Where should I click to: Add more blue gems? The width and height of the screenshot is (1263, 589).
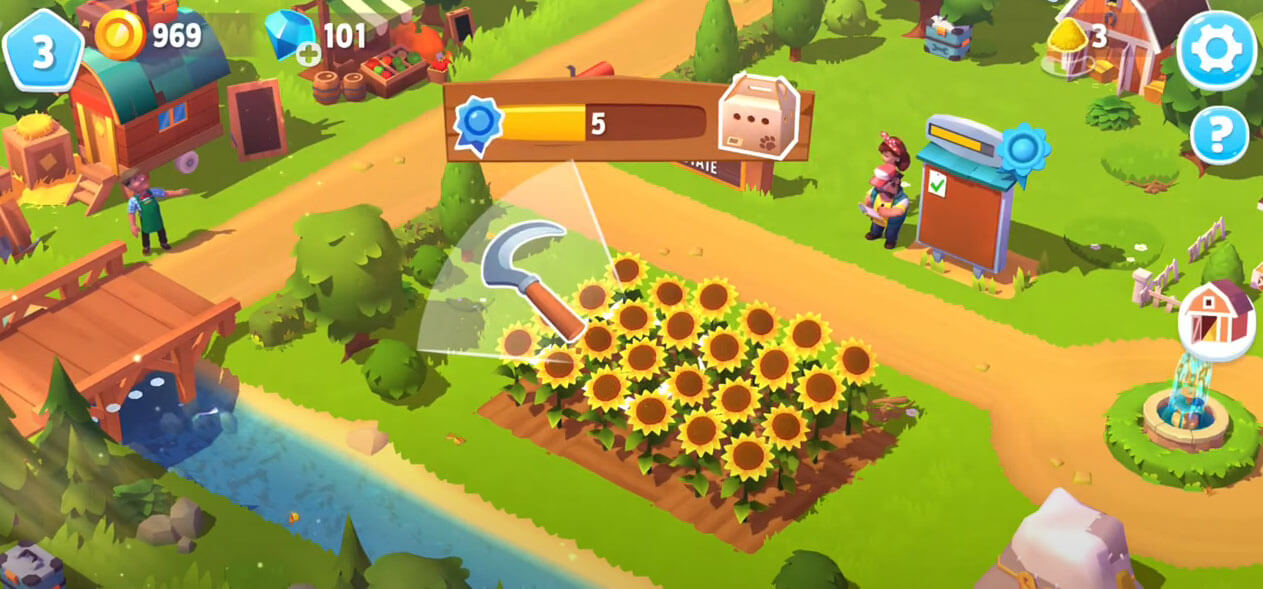pos(309,54)
